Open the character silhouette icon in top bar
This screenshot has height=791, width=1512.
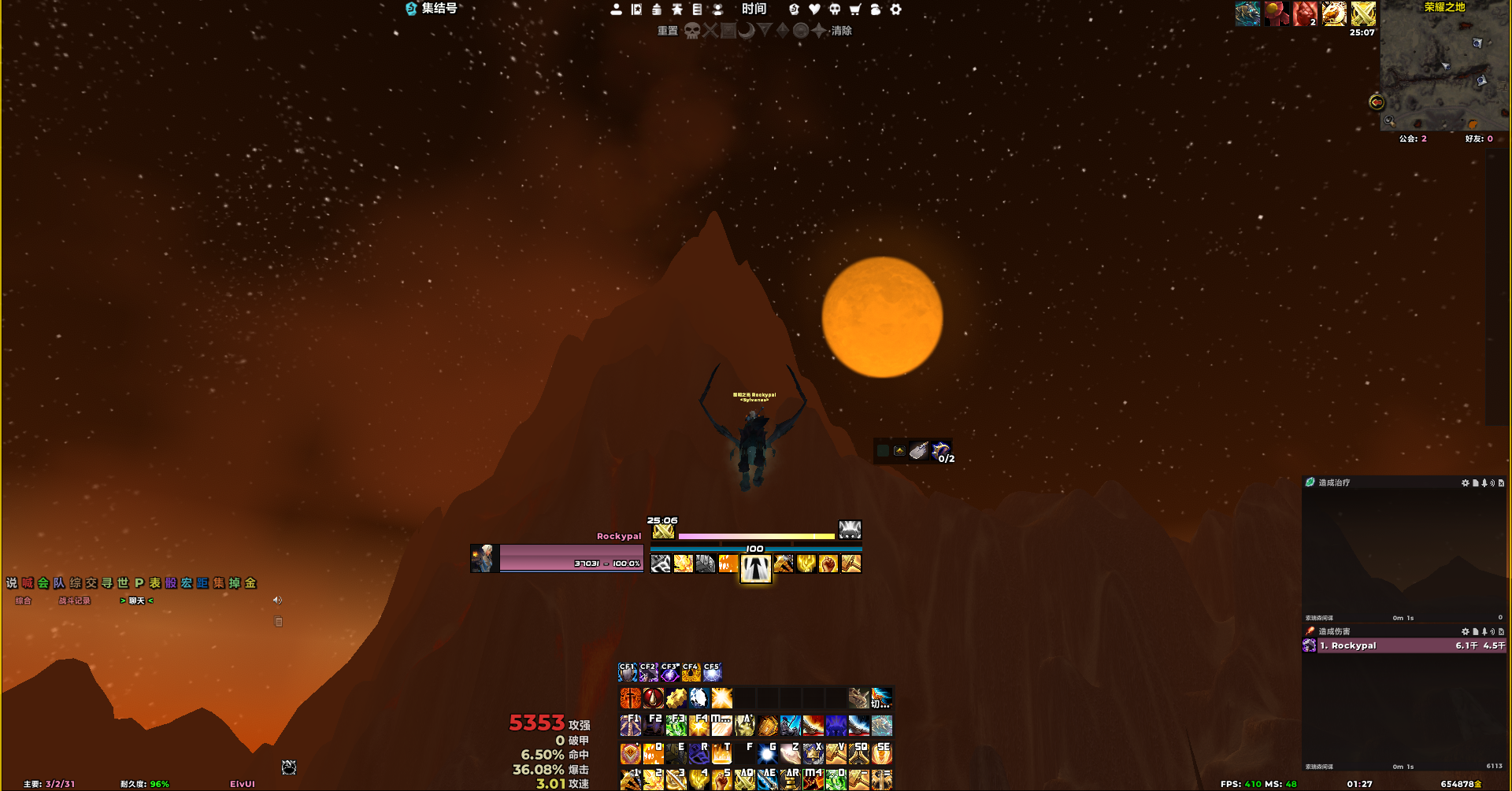[x=616, y=9]
